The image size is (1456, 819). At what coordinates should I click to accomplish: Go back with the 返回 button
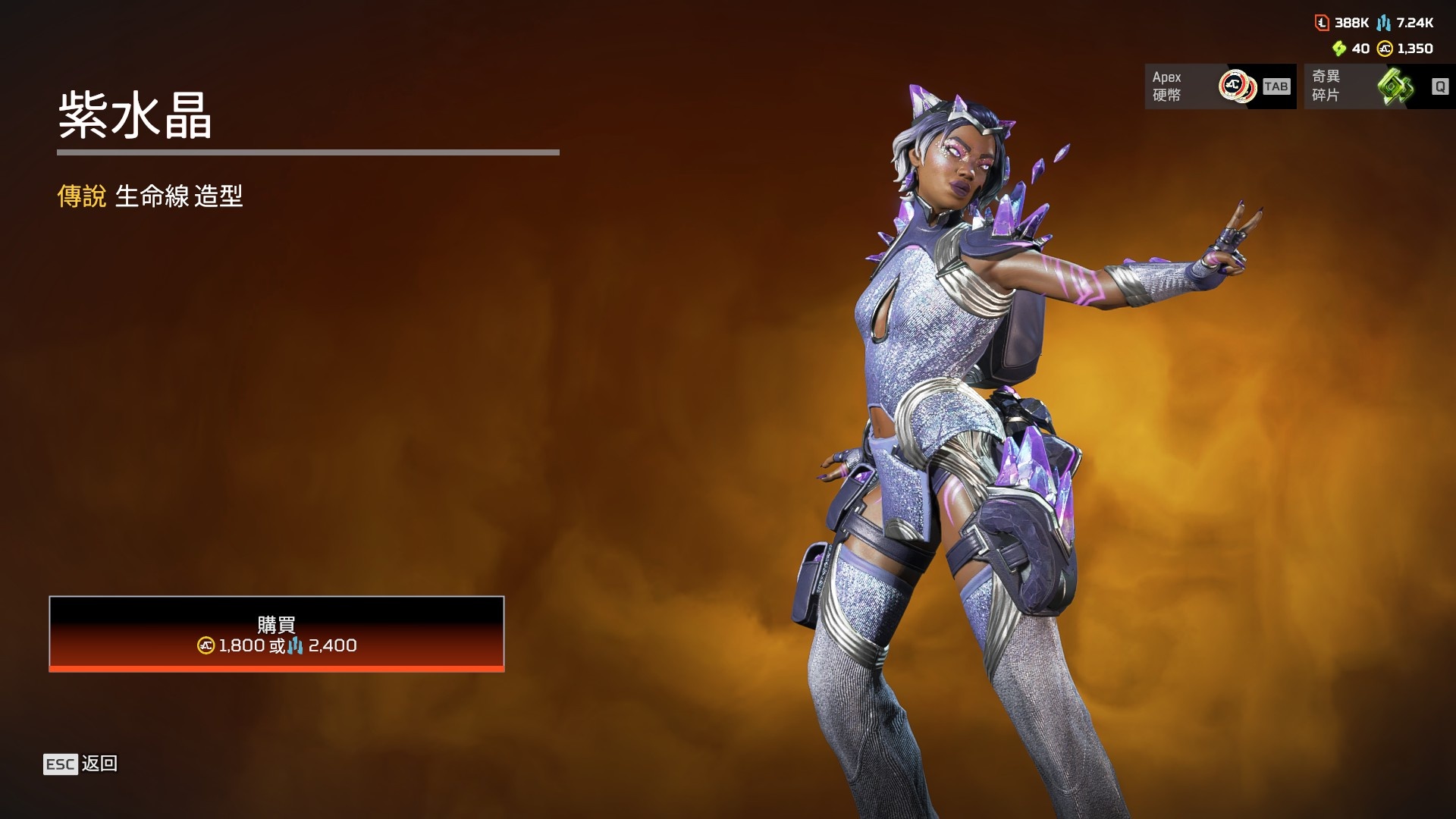pyautogui.click(x=81, y=764)
